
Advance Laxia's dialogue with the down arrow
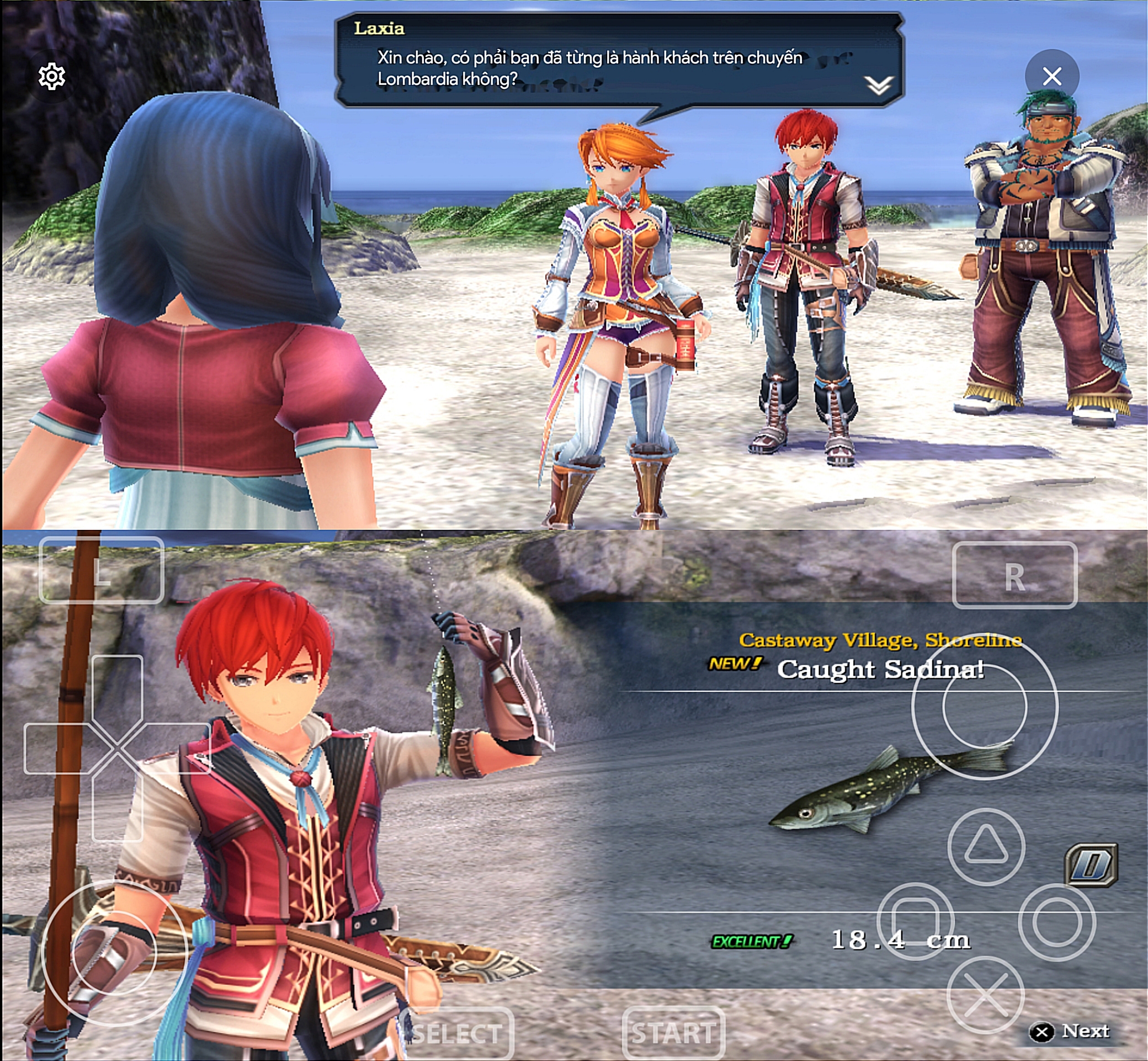point(878,86)
